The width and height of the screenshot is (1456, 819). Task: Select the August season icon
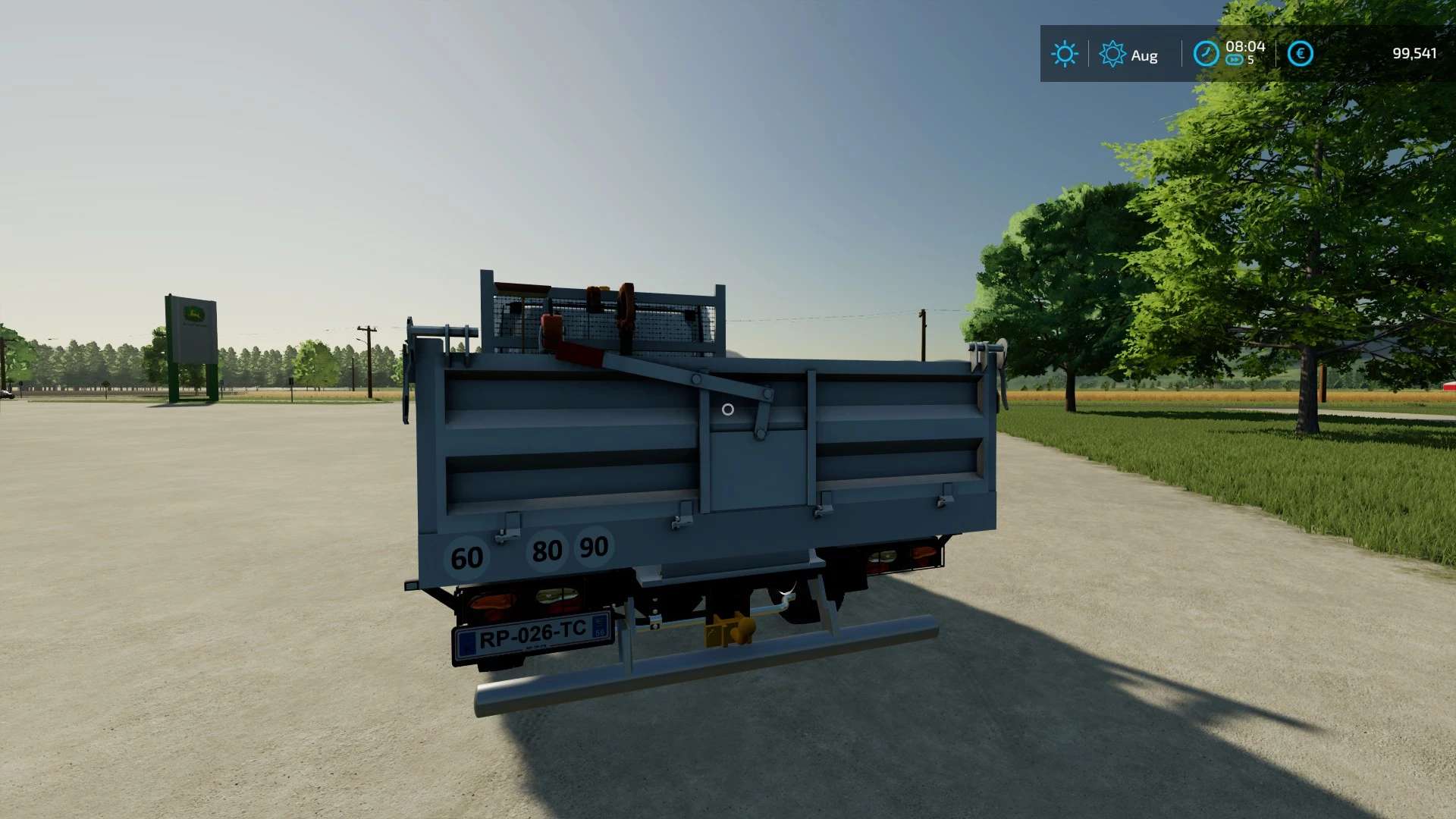(x=1112, y=54)
